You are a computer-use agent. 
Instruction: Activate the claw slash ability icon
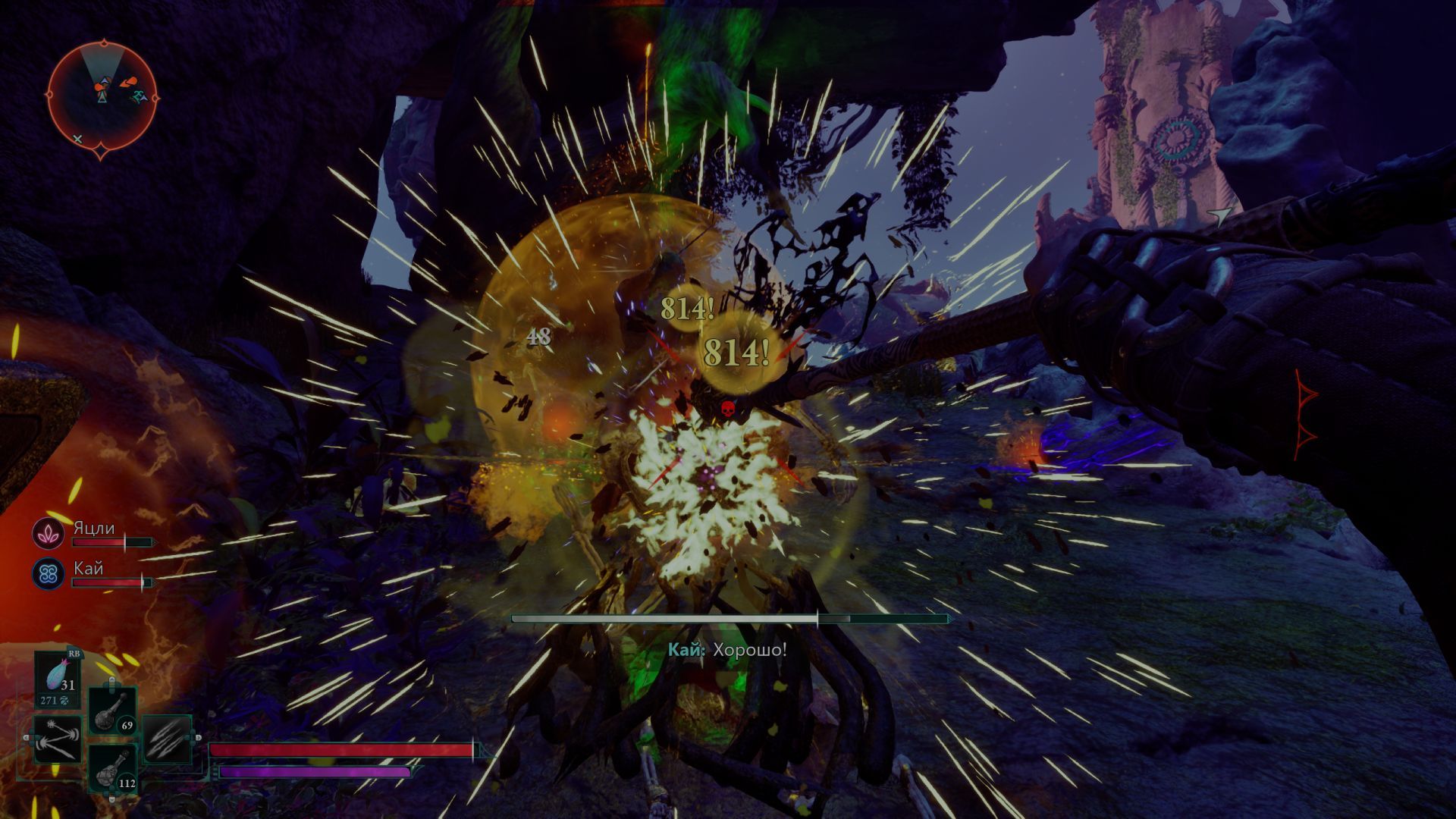coord(166,738)
